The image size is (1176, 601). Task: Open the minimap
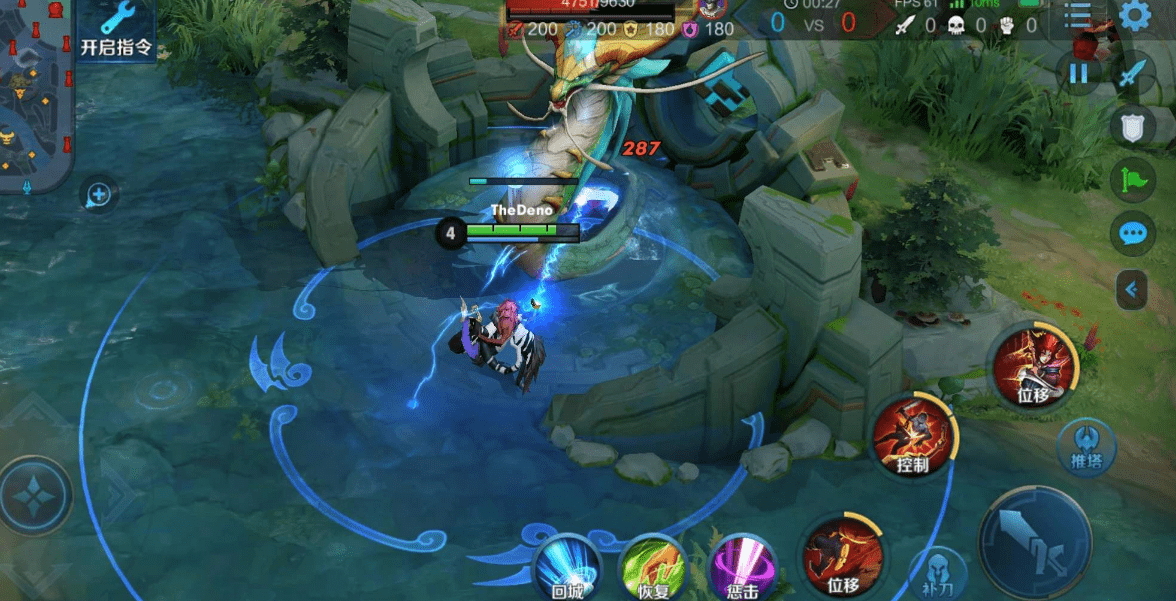pos(37,95)
